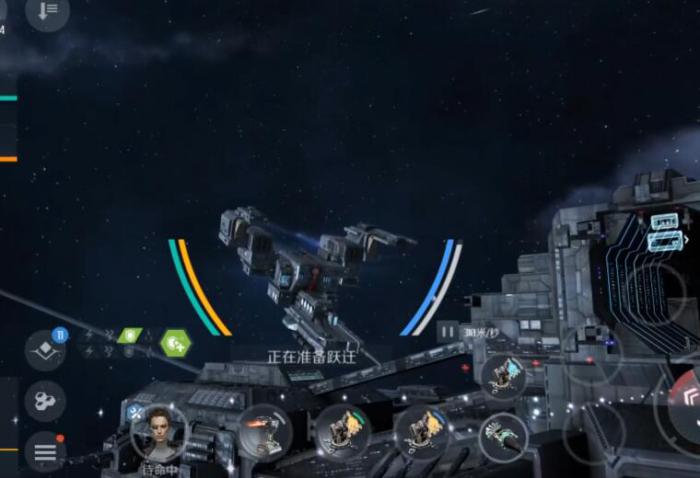This screenshot has width=700, height=478.
Task: Tap the three-hexagon cluster button
Action: 45,402
